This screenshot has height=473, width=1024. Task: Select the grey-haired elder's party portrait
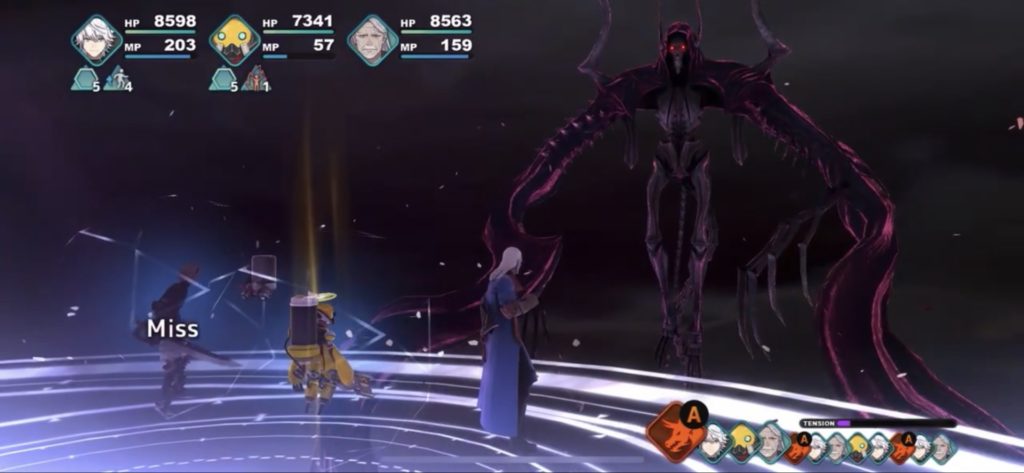(x=372, y=40)
